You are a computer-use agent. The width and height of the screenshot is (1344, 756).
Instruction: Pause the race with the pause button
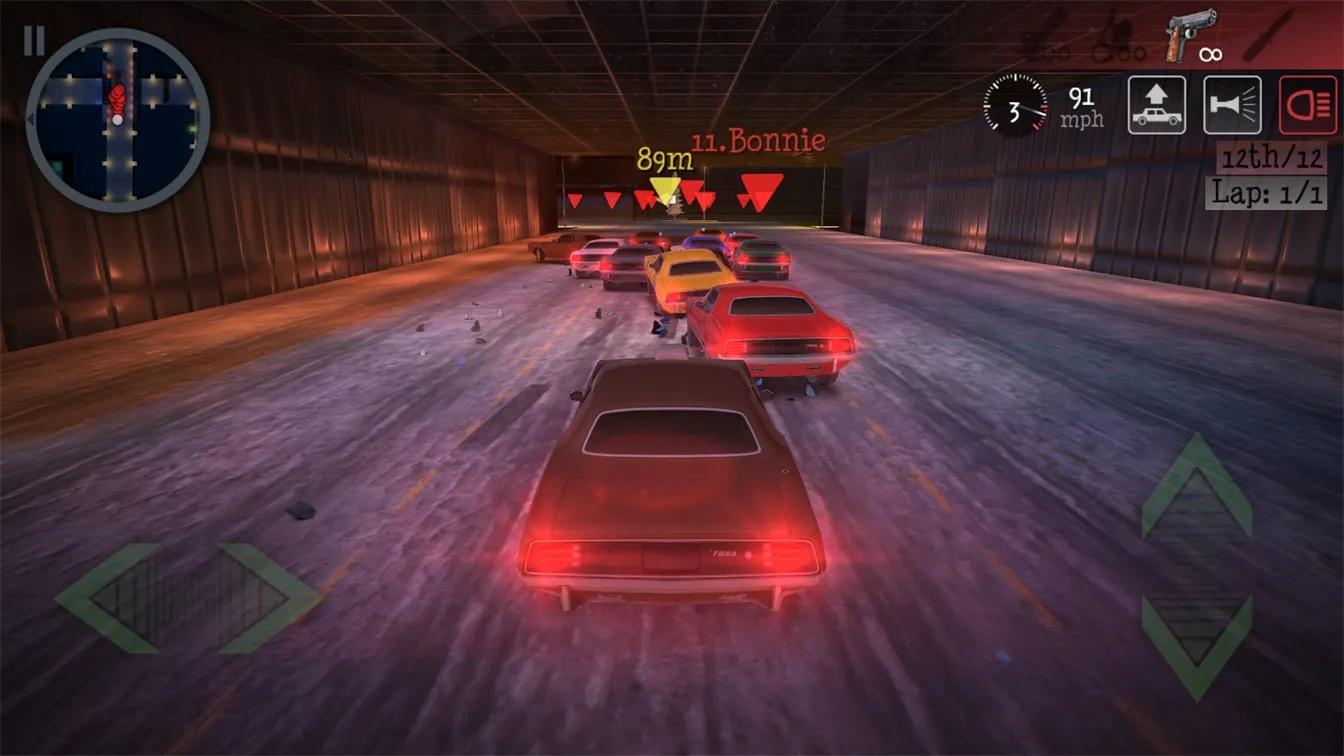[34, 40]
